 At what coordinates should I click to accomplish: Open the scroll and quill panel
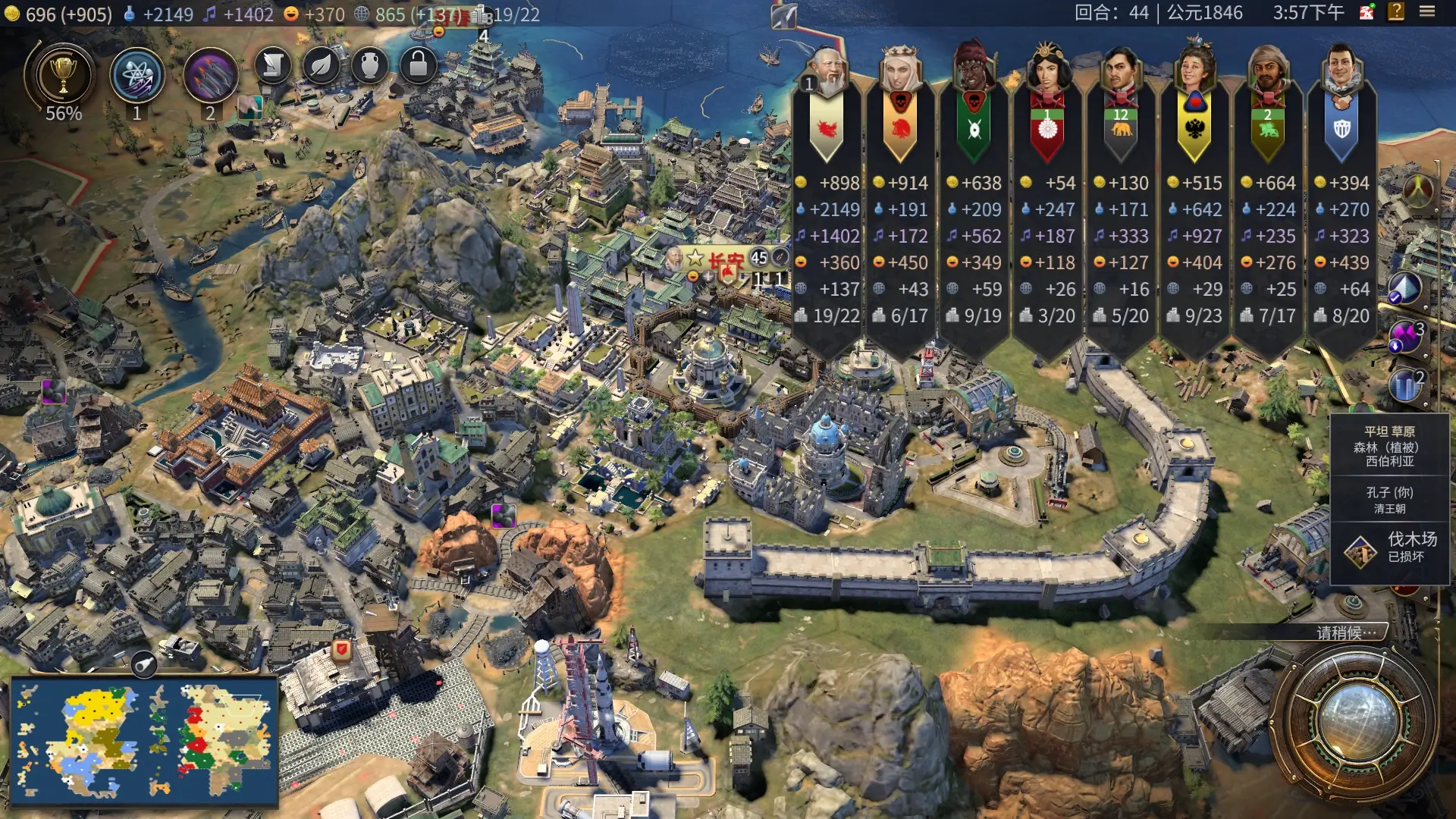[273, 66]
